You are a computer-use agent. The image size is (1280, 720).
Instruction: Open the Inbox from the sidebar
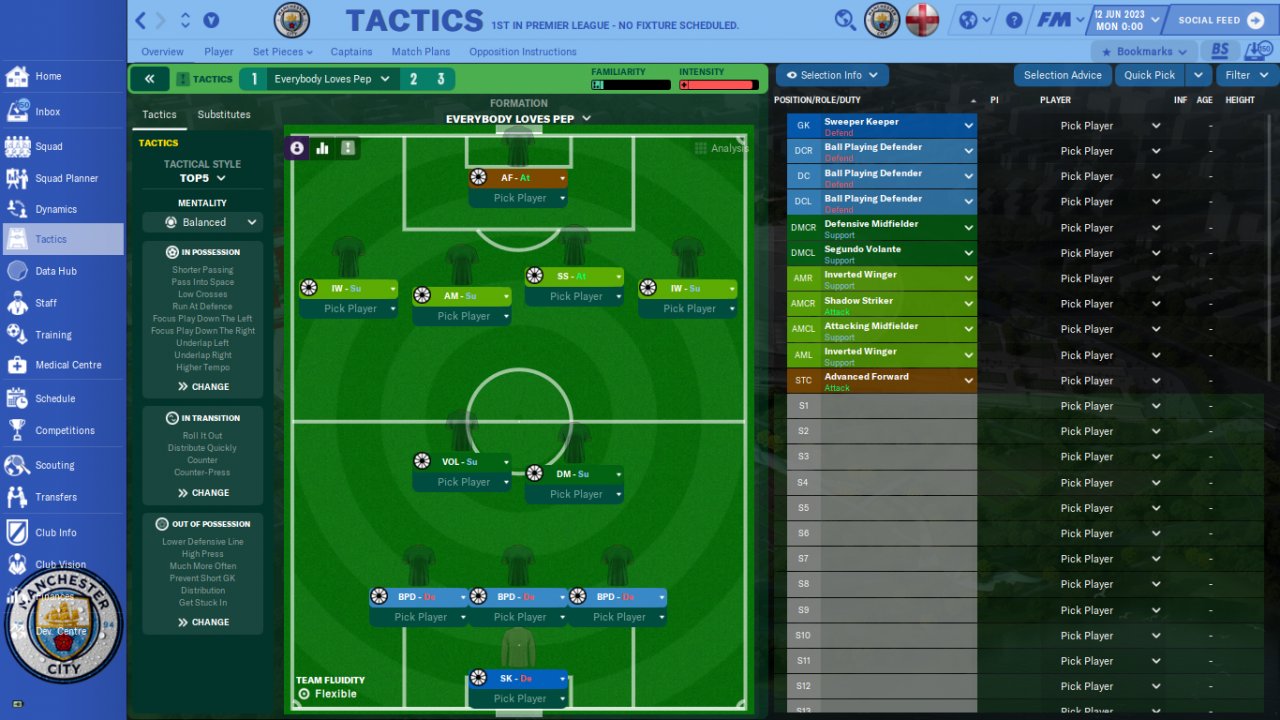pos(47,112)
